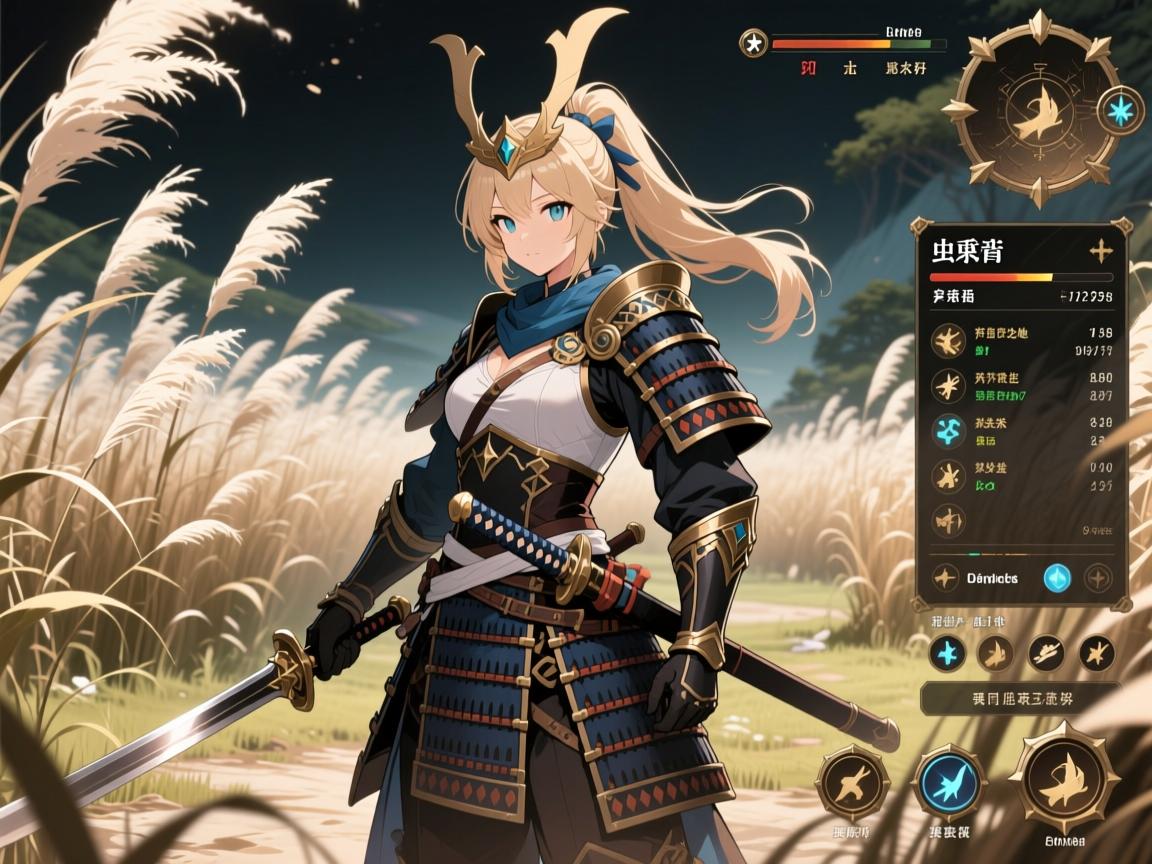Click the plus cross atop the stats panel
Image resolution: width=1152 pixels, height=864 pixels.
1100,251
